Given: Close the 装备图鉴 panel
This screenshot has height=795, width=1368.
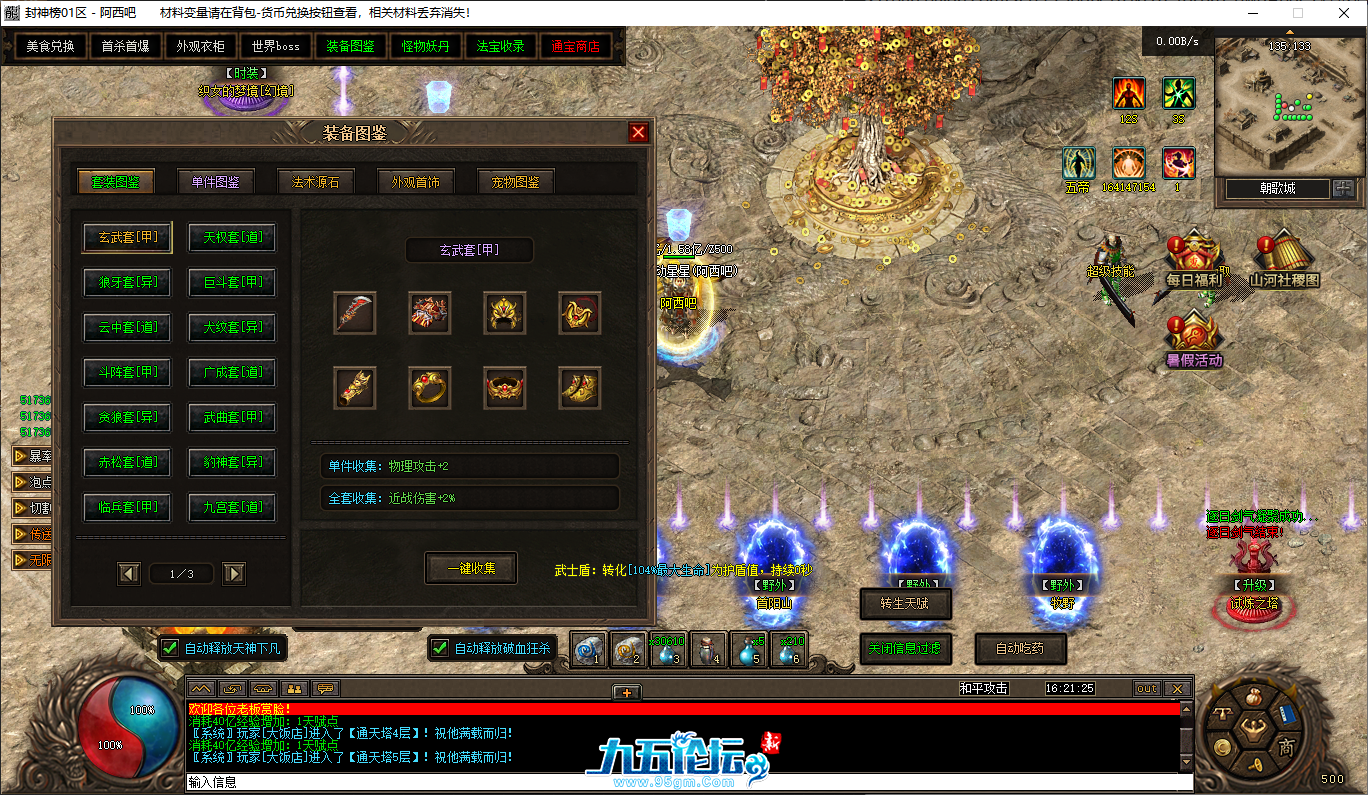Looking at the screenshot, I should pos(638,133).
